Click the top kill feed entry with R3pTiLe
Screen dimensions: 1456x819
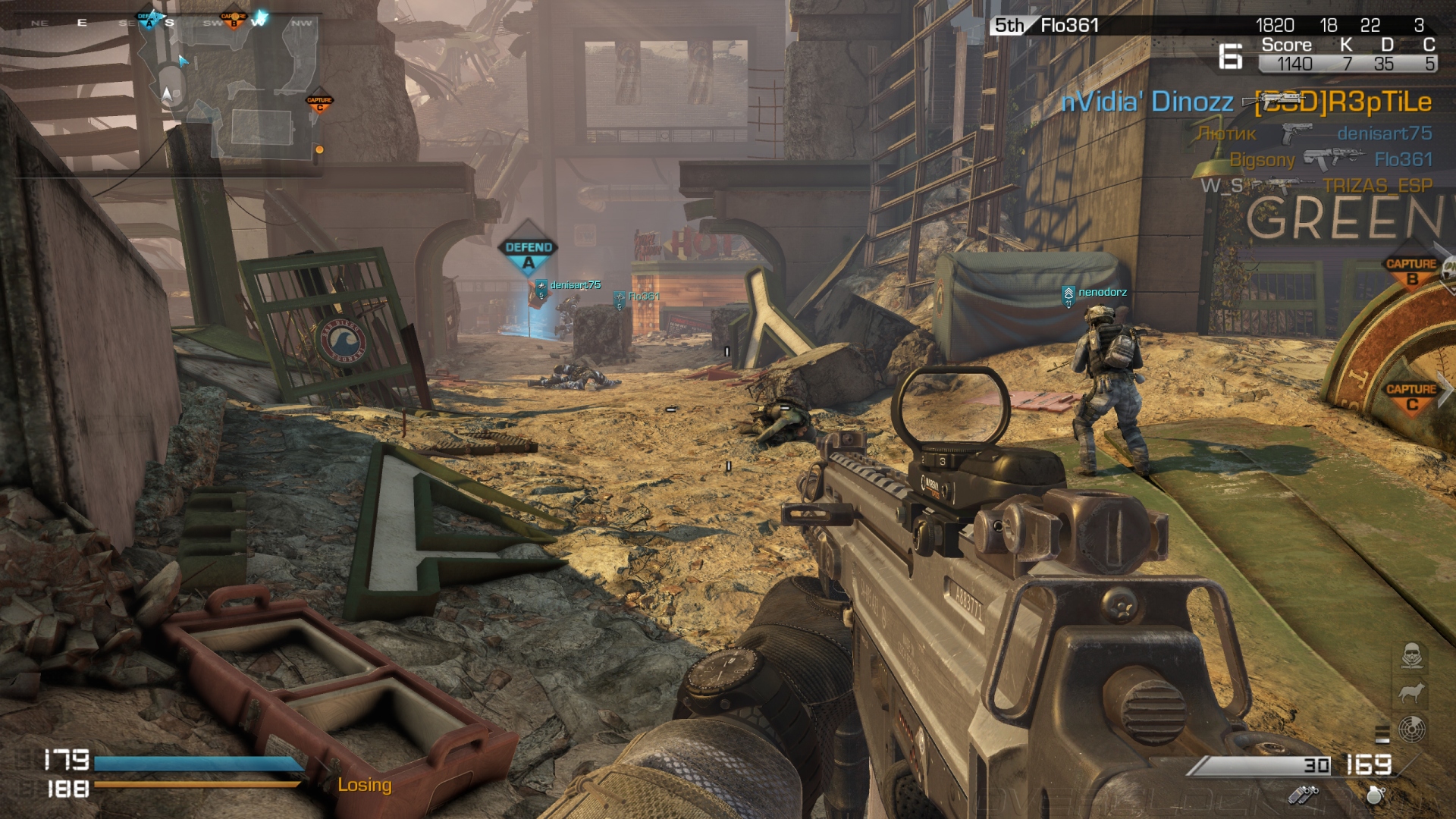1246,102
